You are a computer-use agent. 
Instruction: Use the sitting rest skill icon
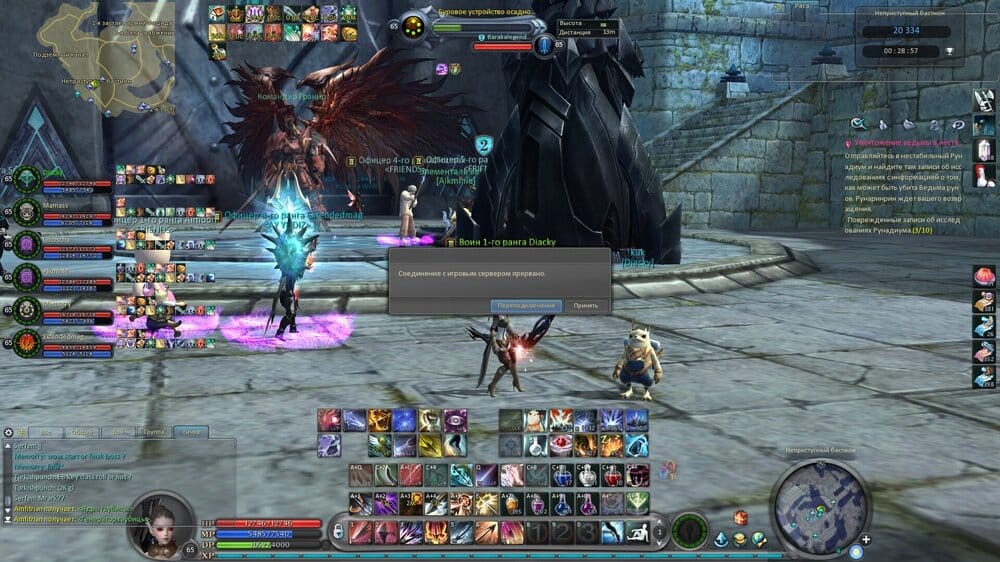(637, 531)
